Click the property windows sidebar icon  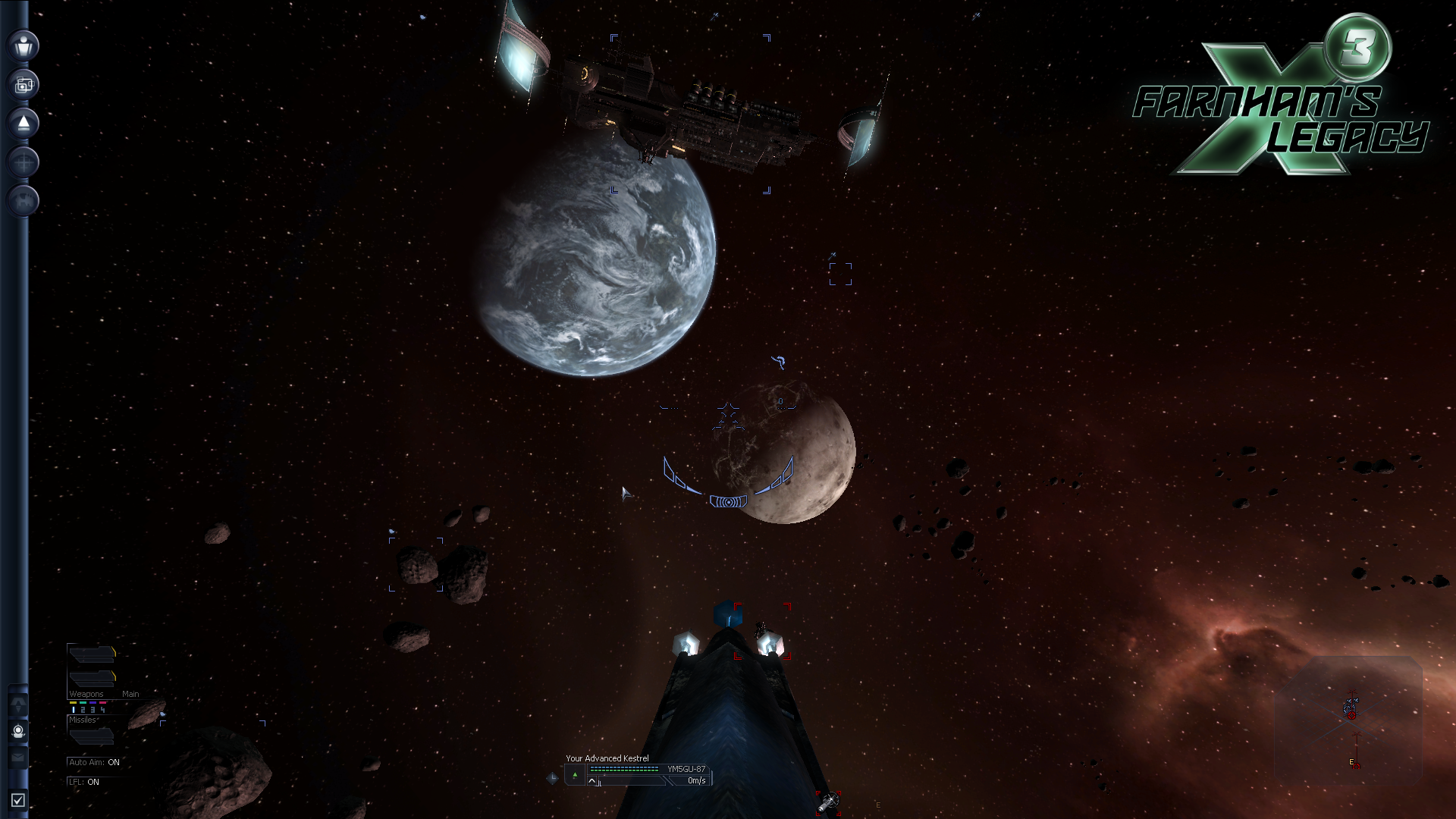click(x=24, y=84)
